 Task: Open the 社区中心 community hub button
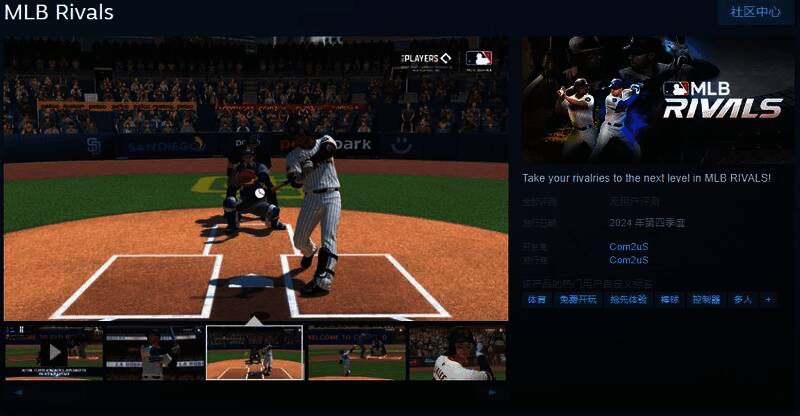755,12
